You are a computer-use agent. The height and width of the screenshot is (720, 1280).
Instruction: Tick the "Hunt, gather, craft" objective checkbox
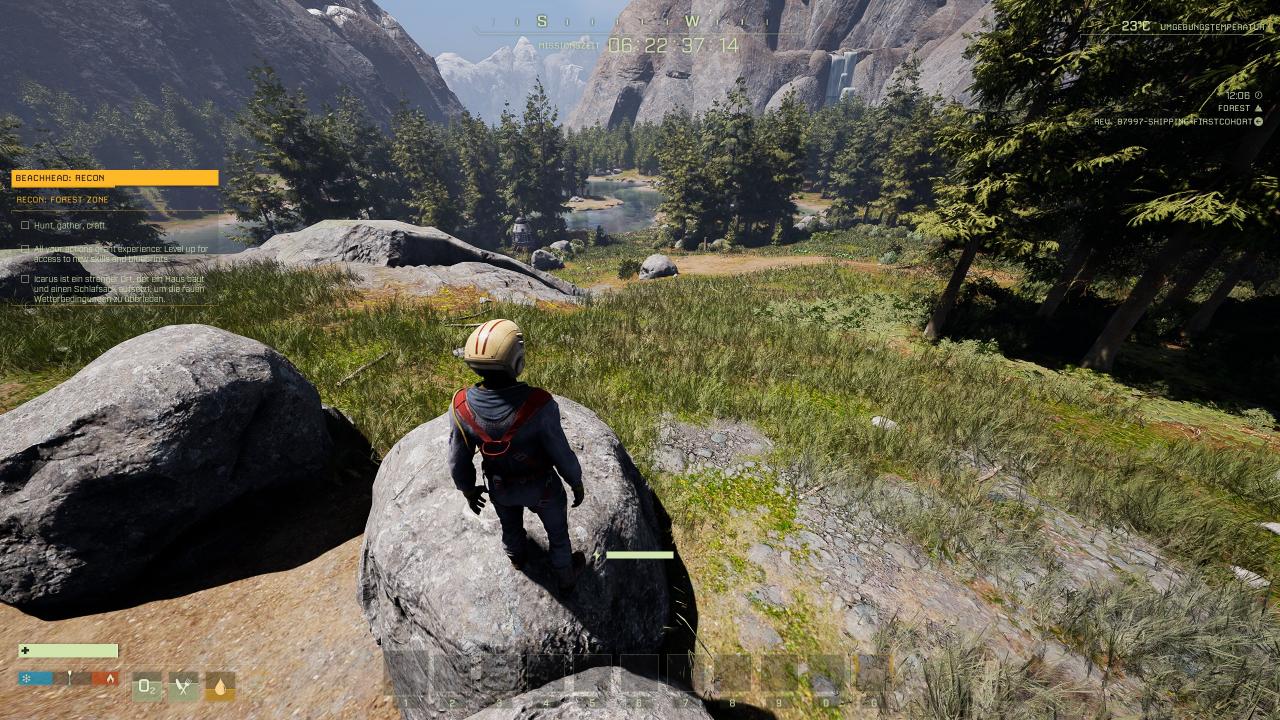click(25, 225)
